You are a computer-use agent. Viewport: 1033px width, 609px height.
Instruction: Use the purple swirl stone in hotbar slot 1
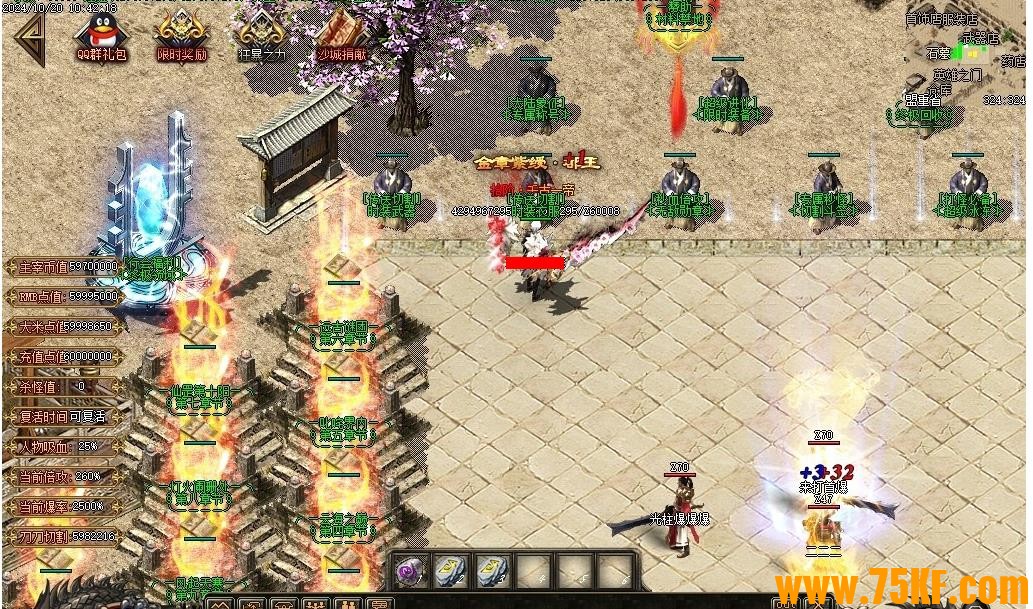[x=411, y=571]
